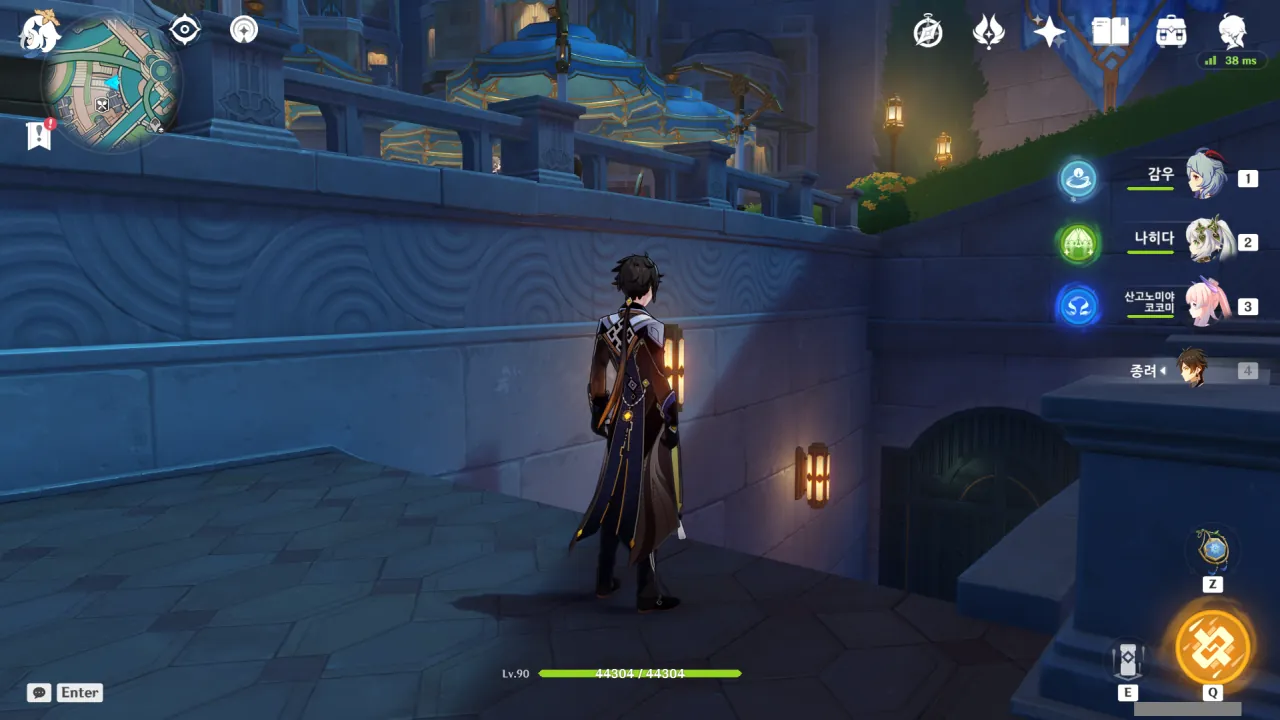The width and height of the screenshot is (1280, 720).
Task: Use the elemental skill pillar icon
Action: coord(1127,659)
